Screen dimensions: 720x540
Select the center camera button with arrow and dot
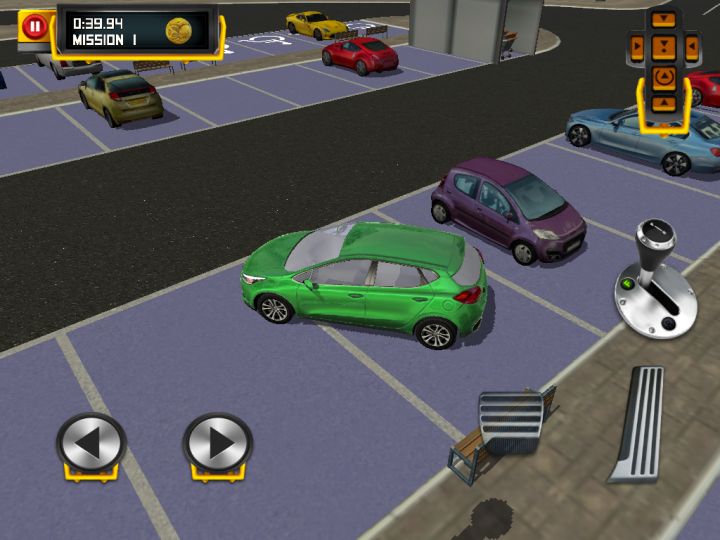(663, 46)
